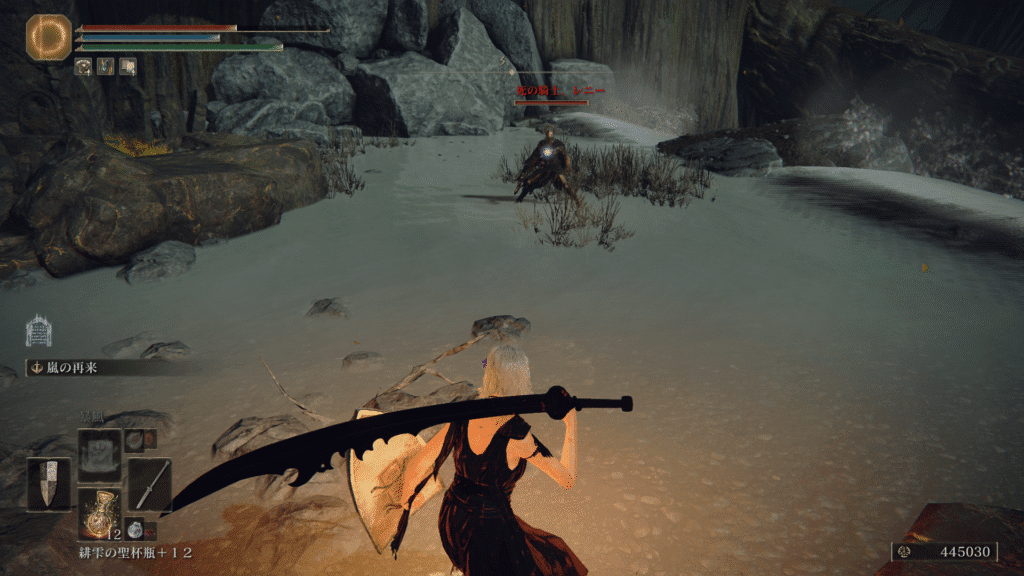Click the left-hand shield equipment slot
The height and width of the screenshot is (576, 1024).
[x=48, y=485]
